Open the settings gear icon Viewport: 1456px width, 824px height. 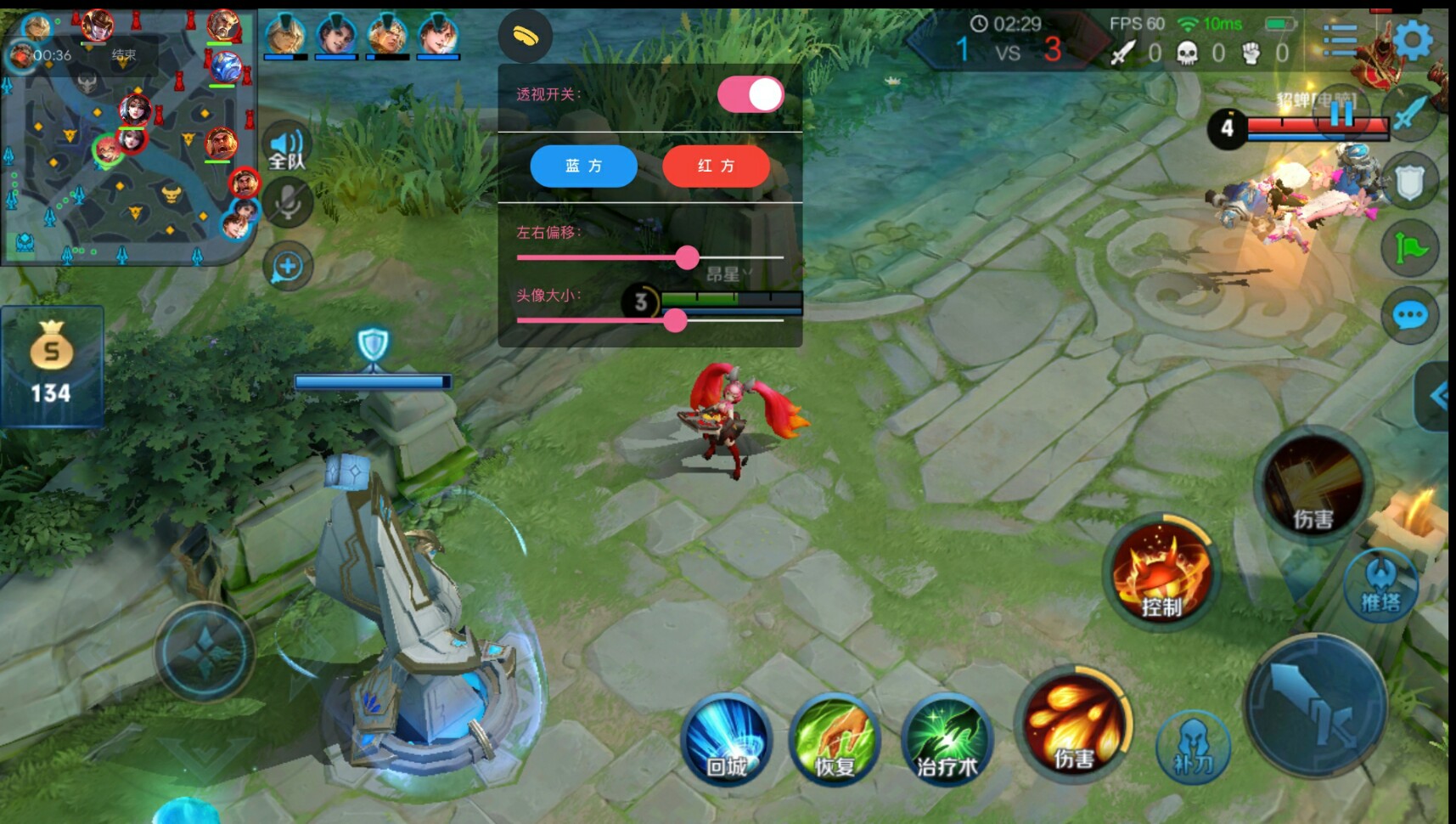point(1413,40)
